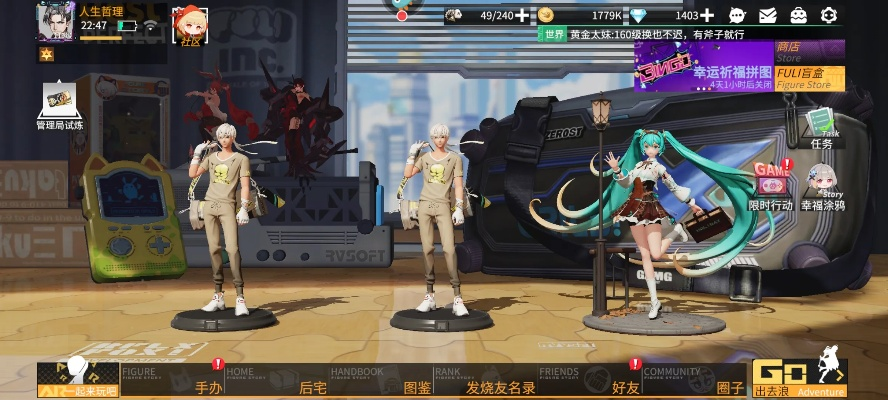Open the player profile avatar

click(x=56, y=21)
